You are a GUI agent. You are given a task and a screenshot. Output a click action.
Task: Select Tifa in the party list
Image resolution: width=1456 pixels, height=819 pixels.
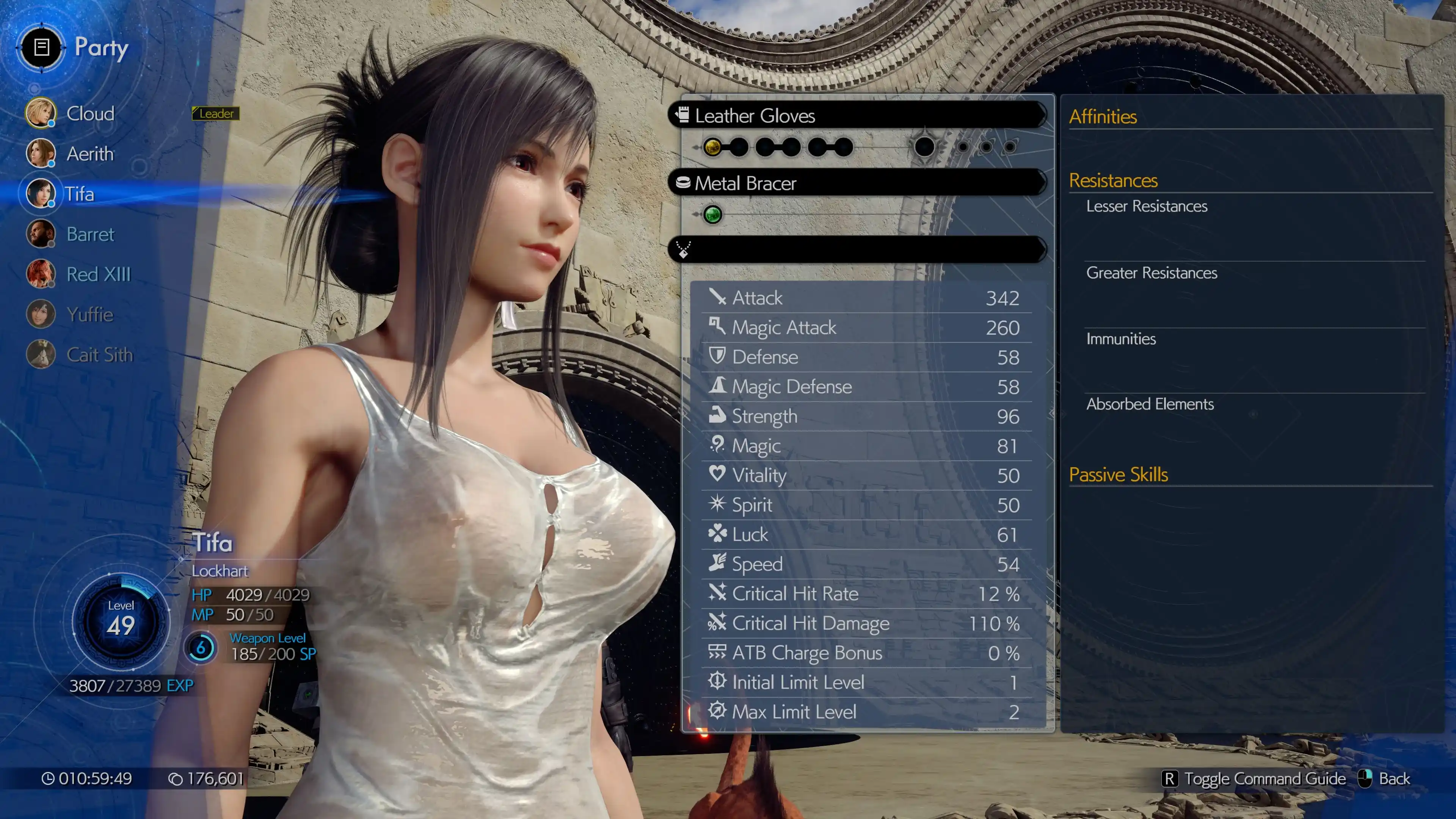click(78, 194)
